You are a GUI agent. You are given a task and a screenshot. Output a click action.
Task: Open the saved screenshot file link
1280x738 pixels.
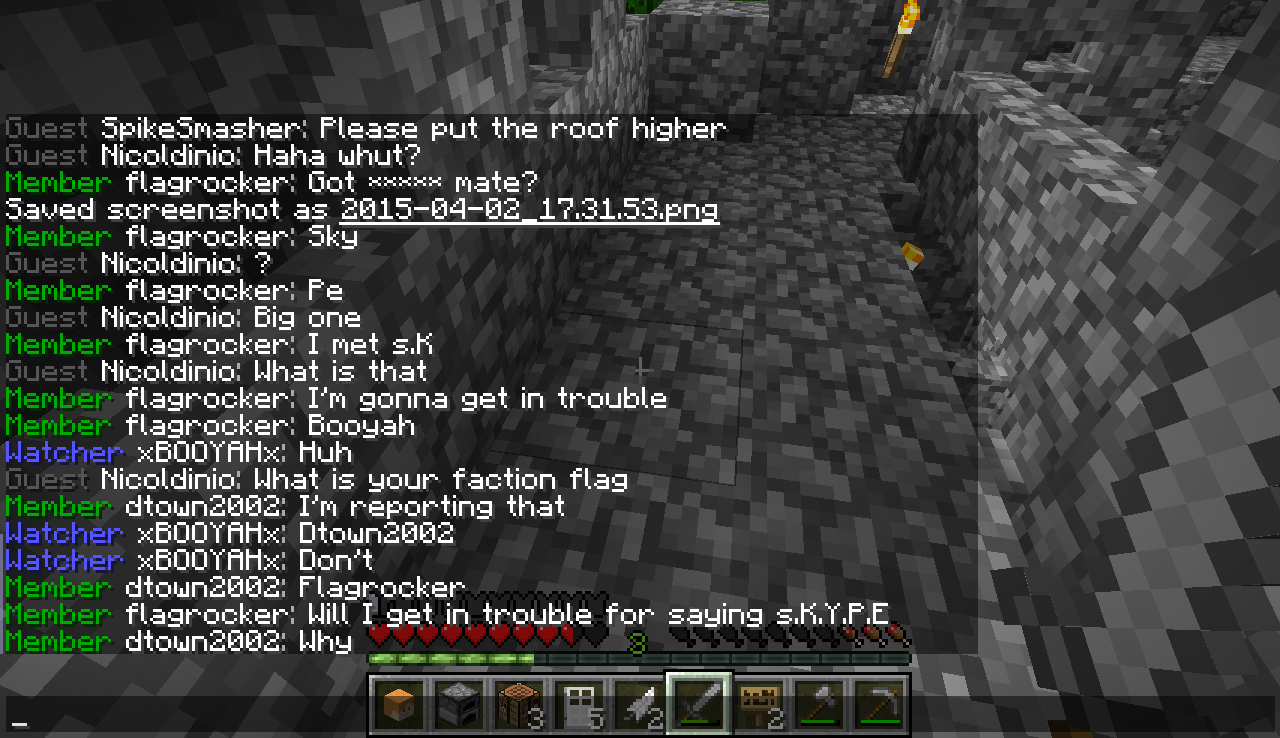tap(529, 210)
